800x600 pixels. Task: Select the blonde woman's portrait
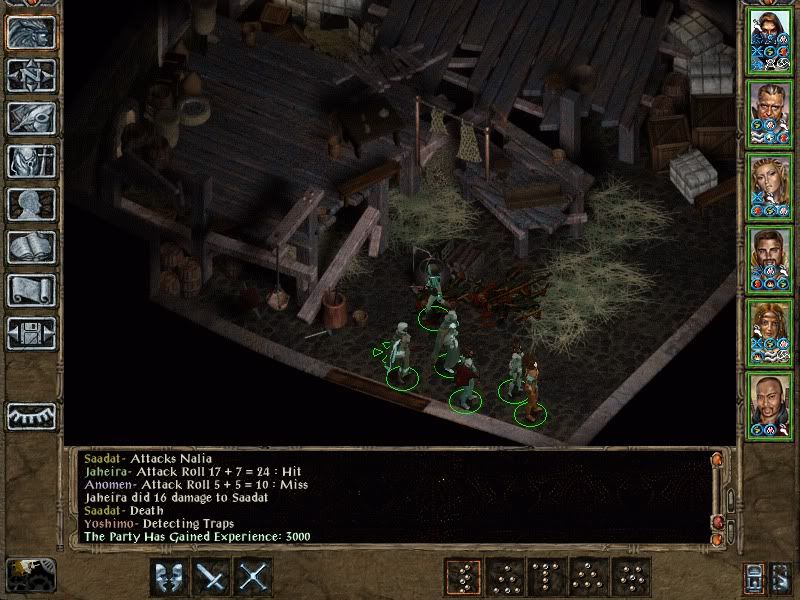tap(770, 185)
